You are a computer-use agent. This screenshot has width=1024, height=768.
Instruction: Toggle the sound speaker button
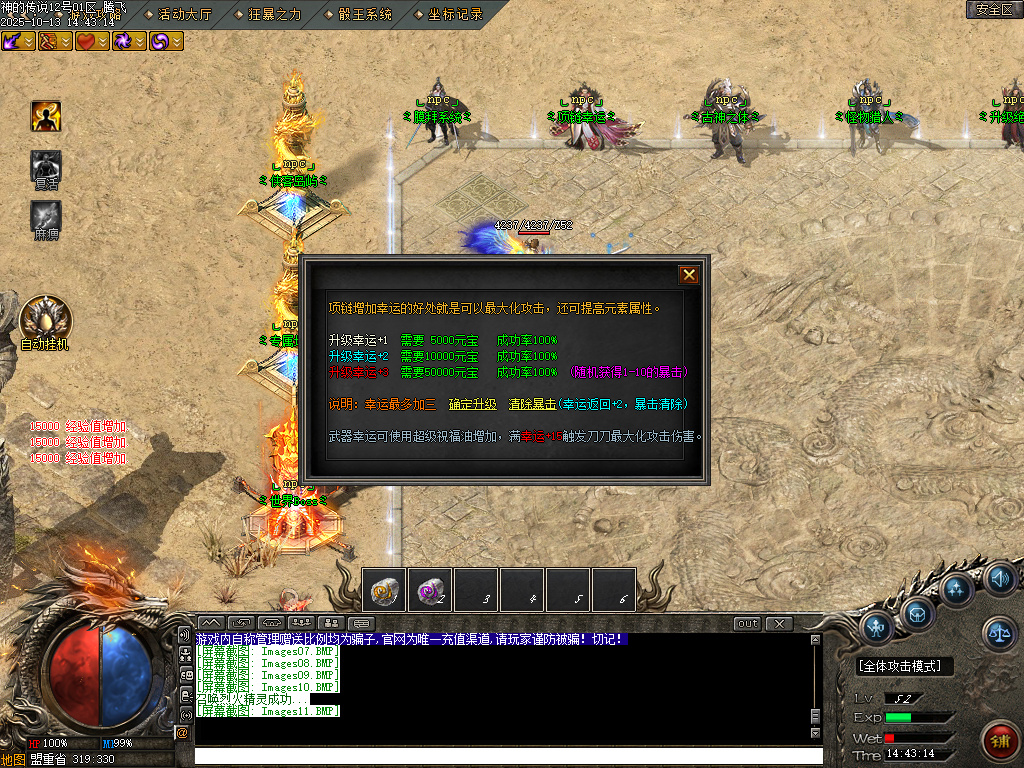point(998,579)
